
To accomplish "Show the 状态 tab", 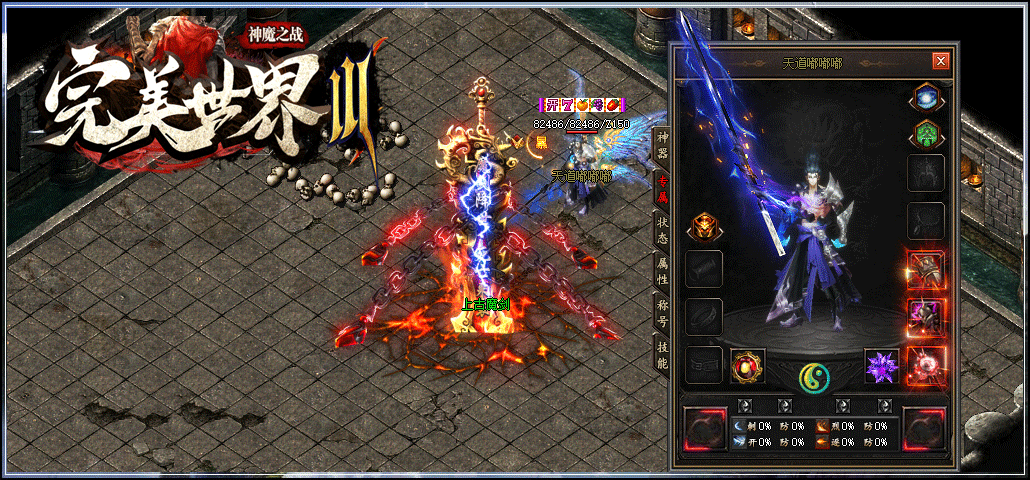I will (x=661, y=230).
